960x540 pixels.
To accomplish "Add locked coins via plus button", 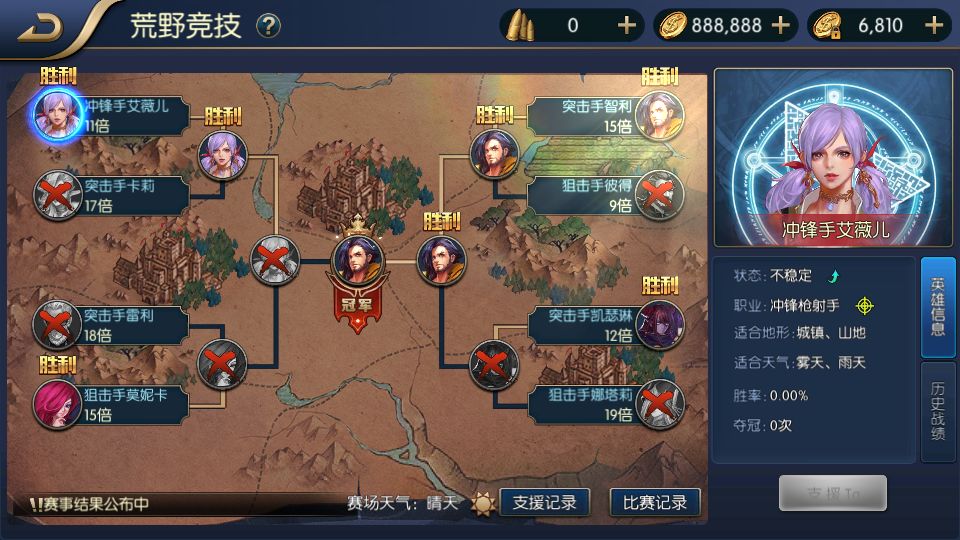I will pos(935,26).
